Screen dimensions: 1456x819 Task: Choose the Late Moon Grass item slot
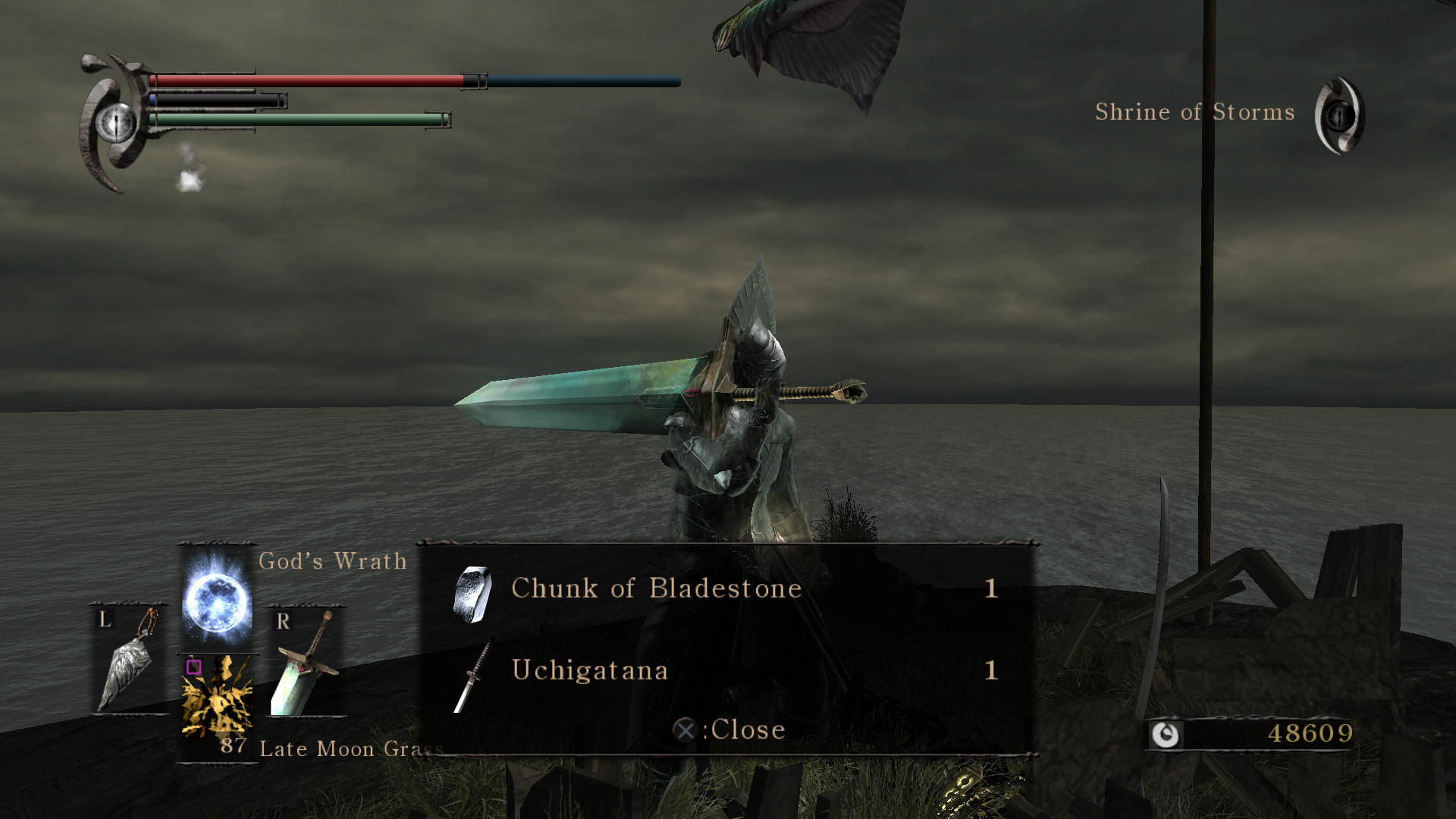(x=218, y=697)
